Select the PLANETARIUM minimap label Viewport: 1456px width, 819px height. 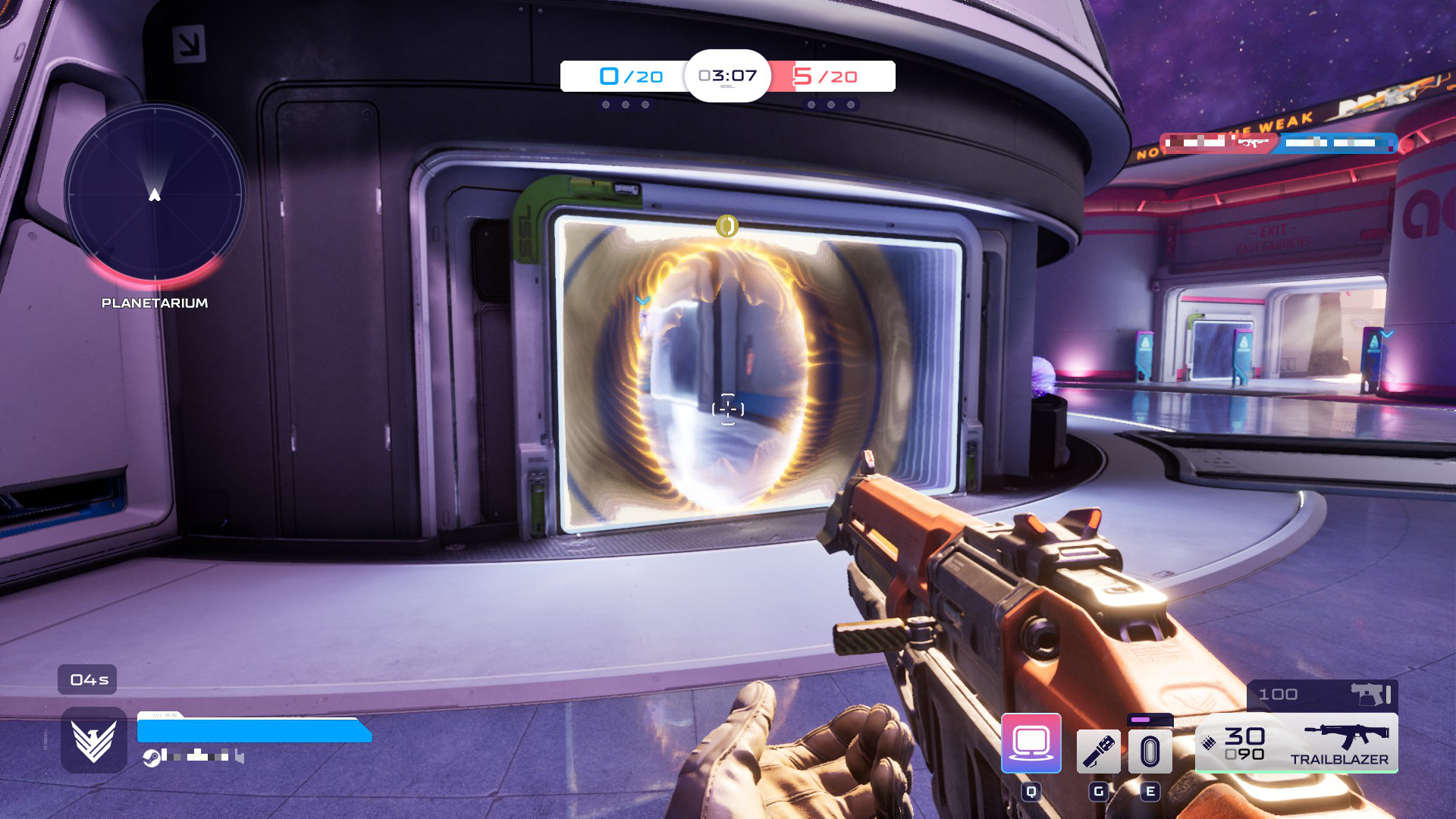[154, 303]
